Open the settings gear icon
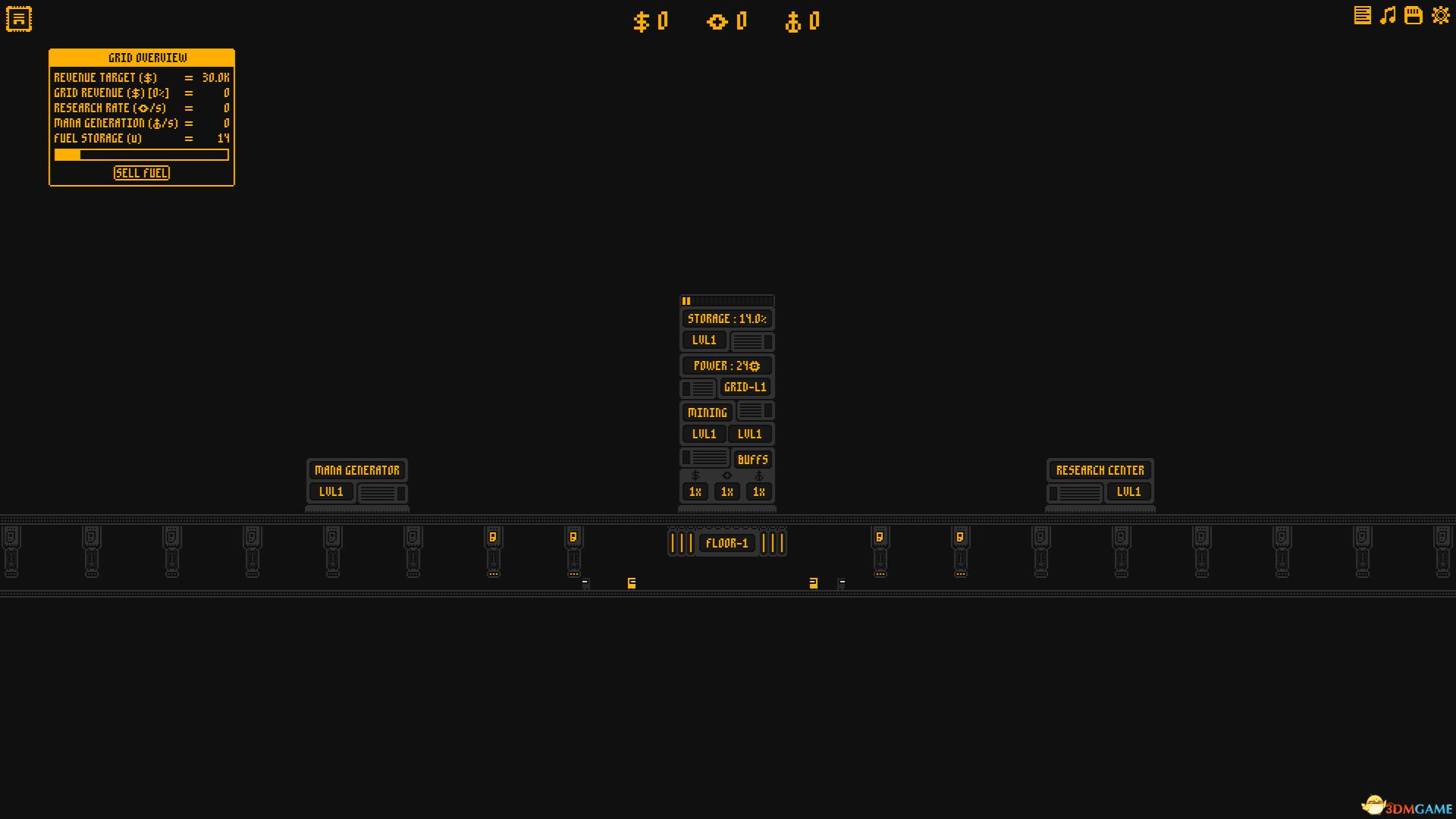1456x819 pixels. tap(1439, 14)
